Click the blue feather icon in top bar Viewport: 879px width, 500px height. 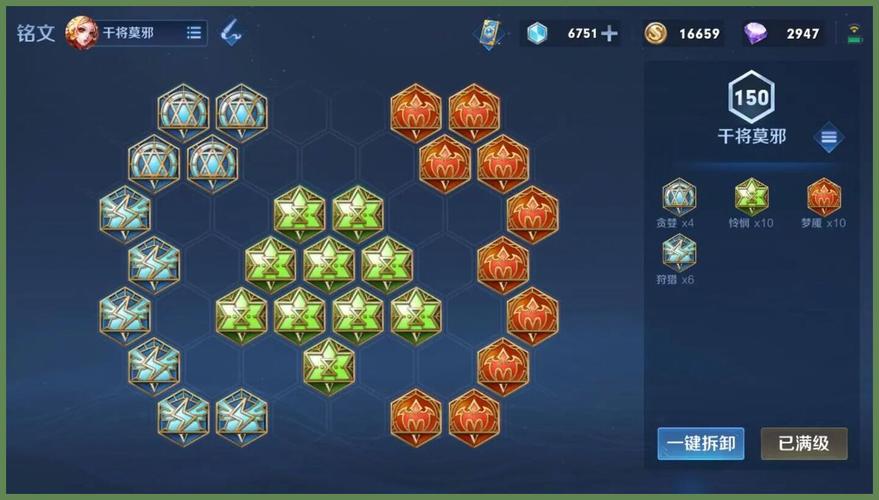(231, 32)
